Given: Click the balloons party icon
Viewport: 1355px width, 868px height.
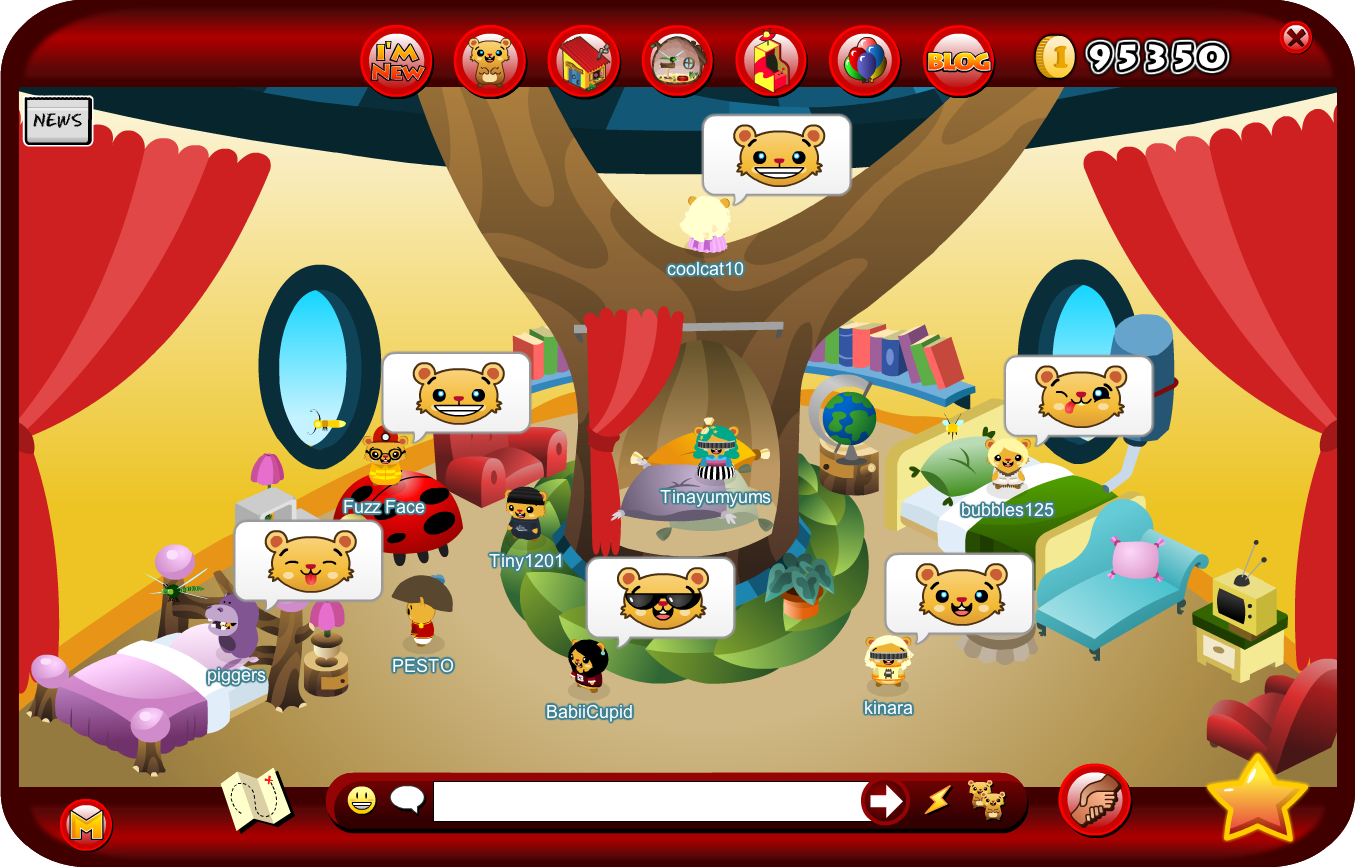Looking at the screenshot, I should (864, 60).
